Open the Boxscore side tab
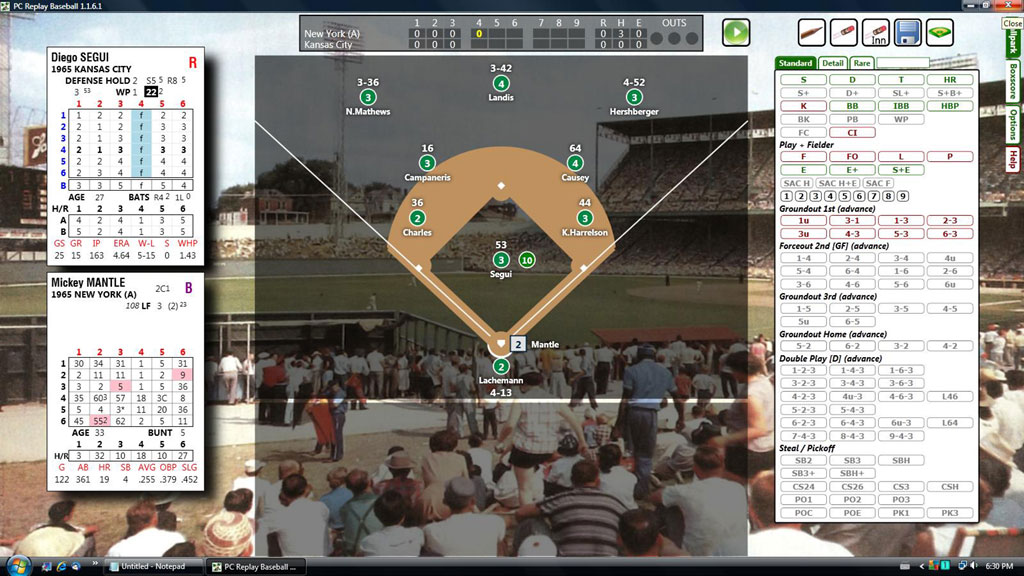This screenshot has height=576, width=1024. click(1013, 83)
